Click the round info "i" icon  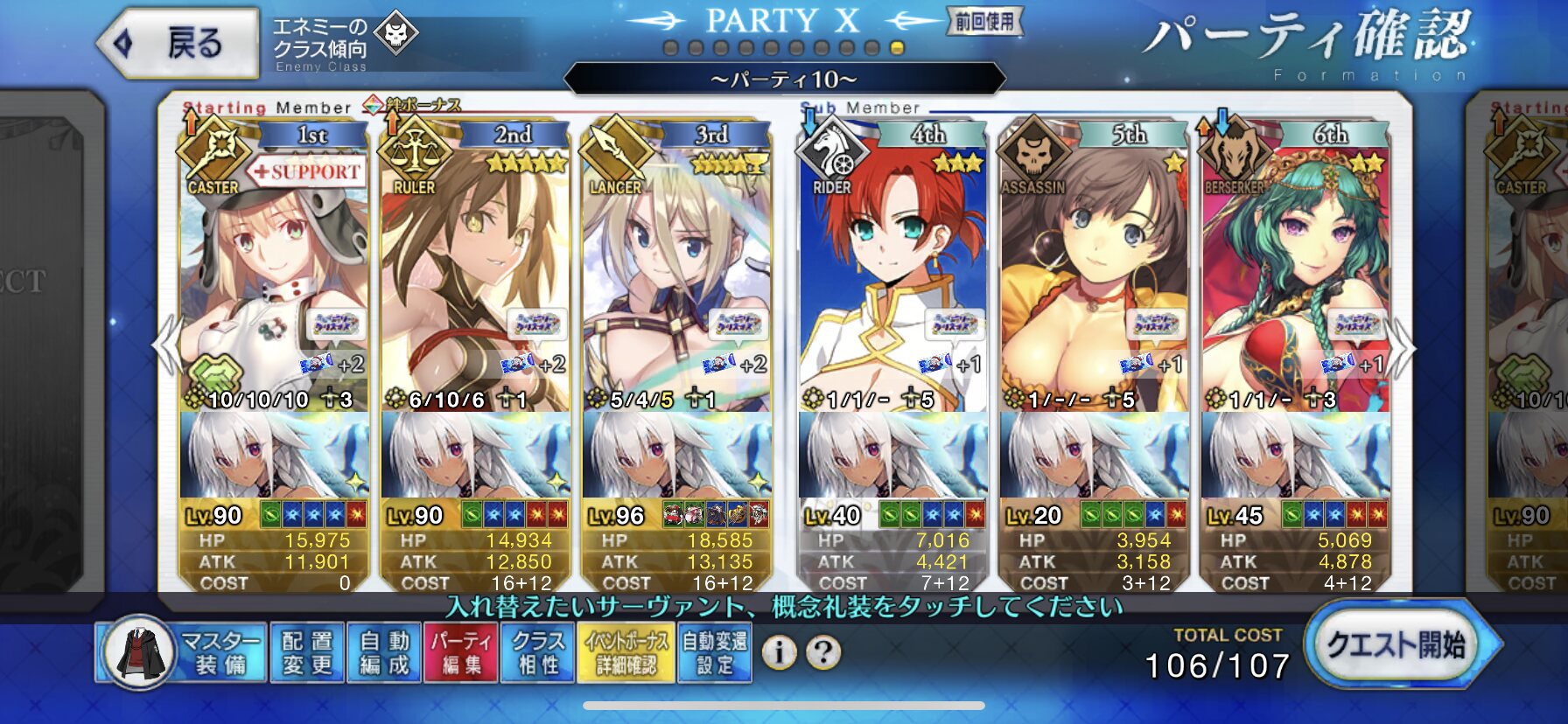(x=779, y=652)
